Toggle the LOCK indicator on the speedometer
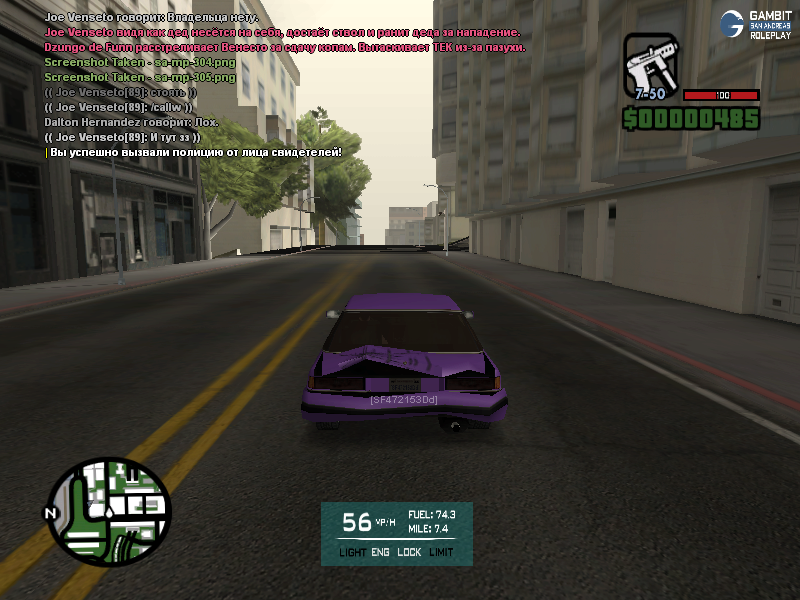Screen dimensions: 800x600 [409, 552]
